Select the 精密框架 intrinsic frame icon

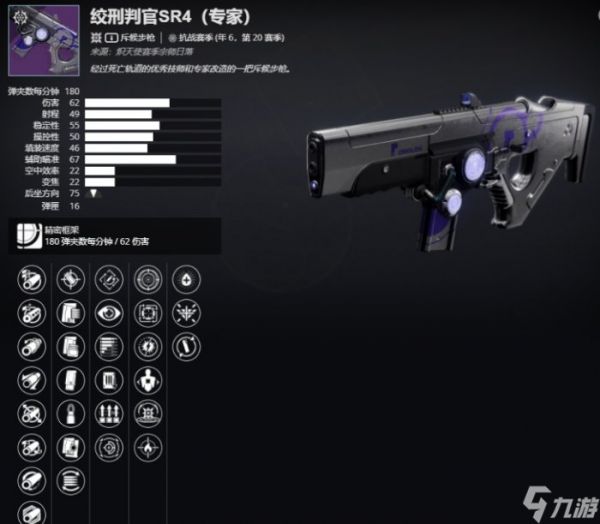pos(27,236)
